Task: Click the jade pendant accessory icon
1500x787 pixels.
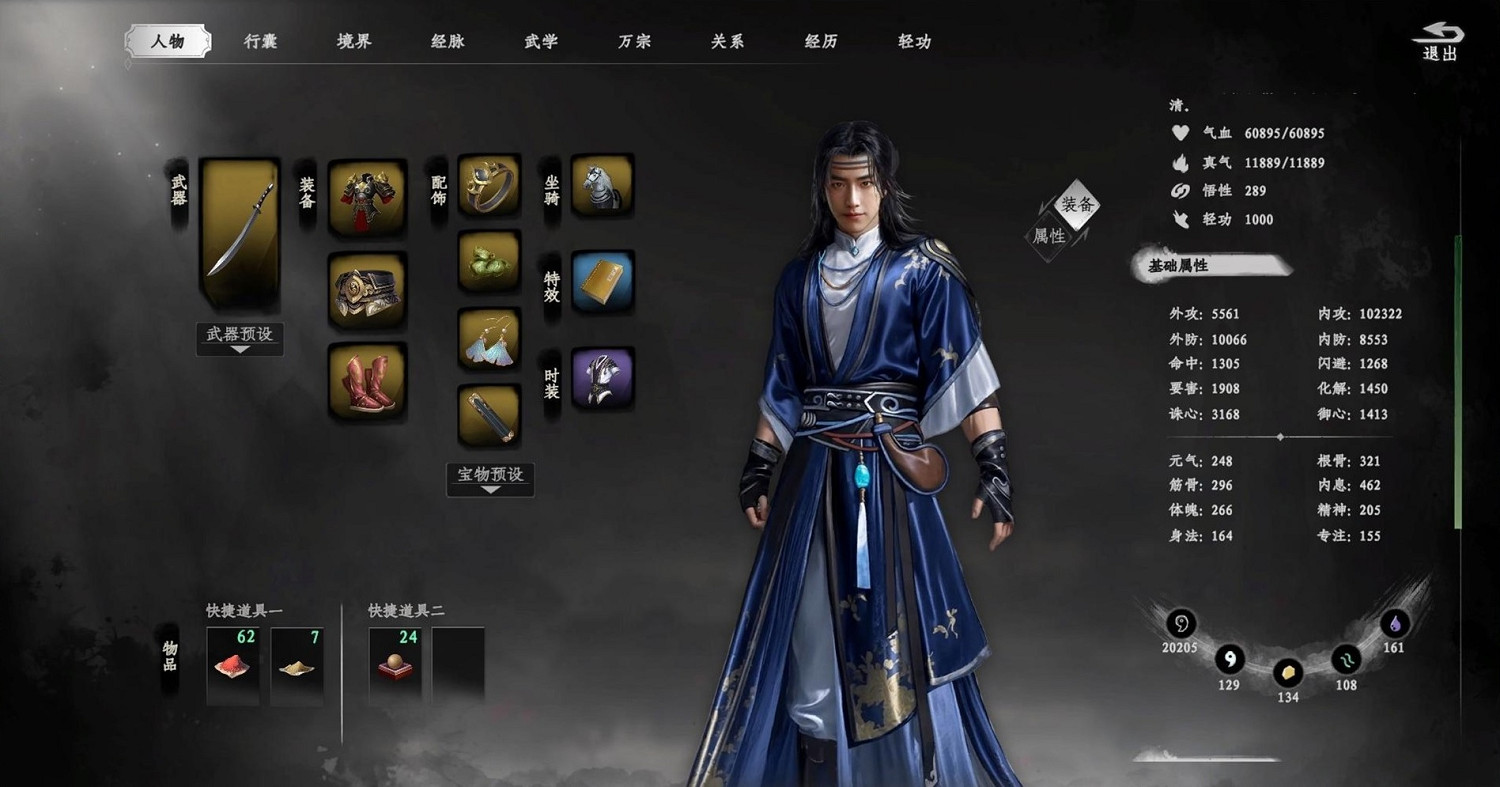Action: click(x=489, y=262)
